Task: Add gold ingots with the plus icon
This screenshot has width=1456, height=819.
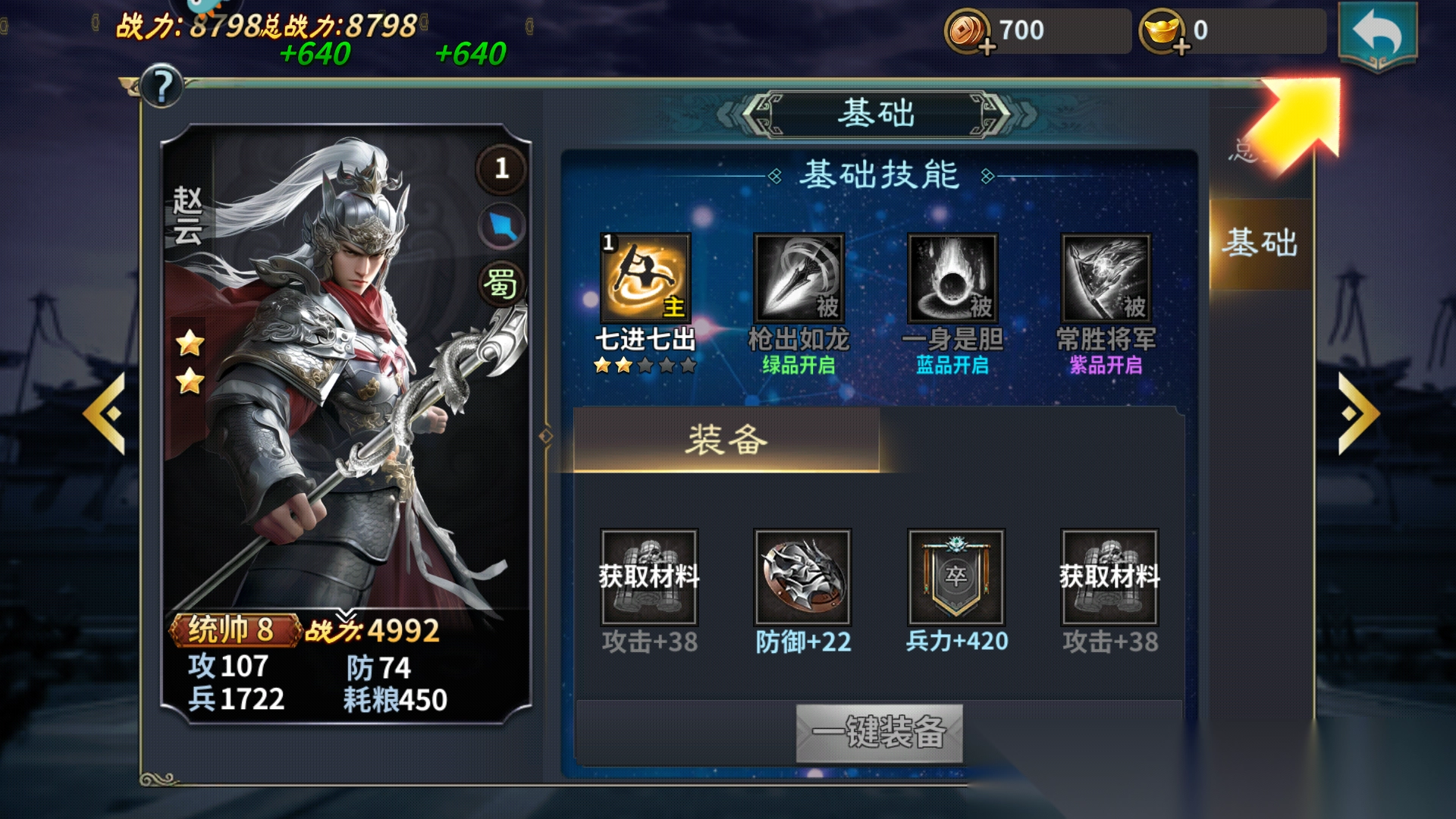Action: (1181, 48)
